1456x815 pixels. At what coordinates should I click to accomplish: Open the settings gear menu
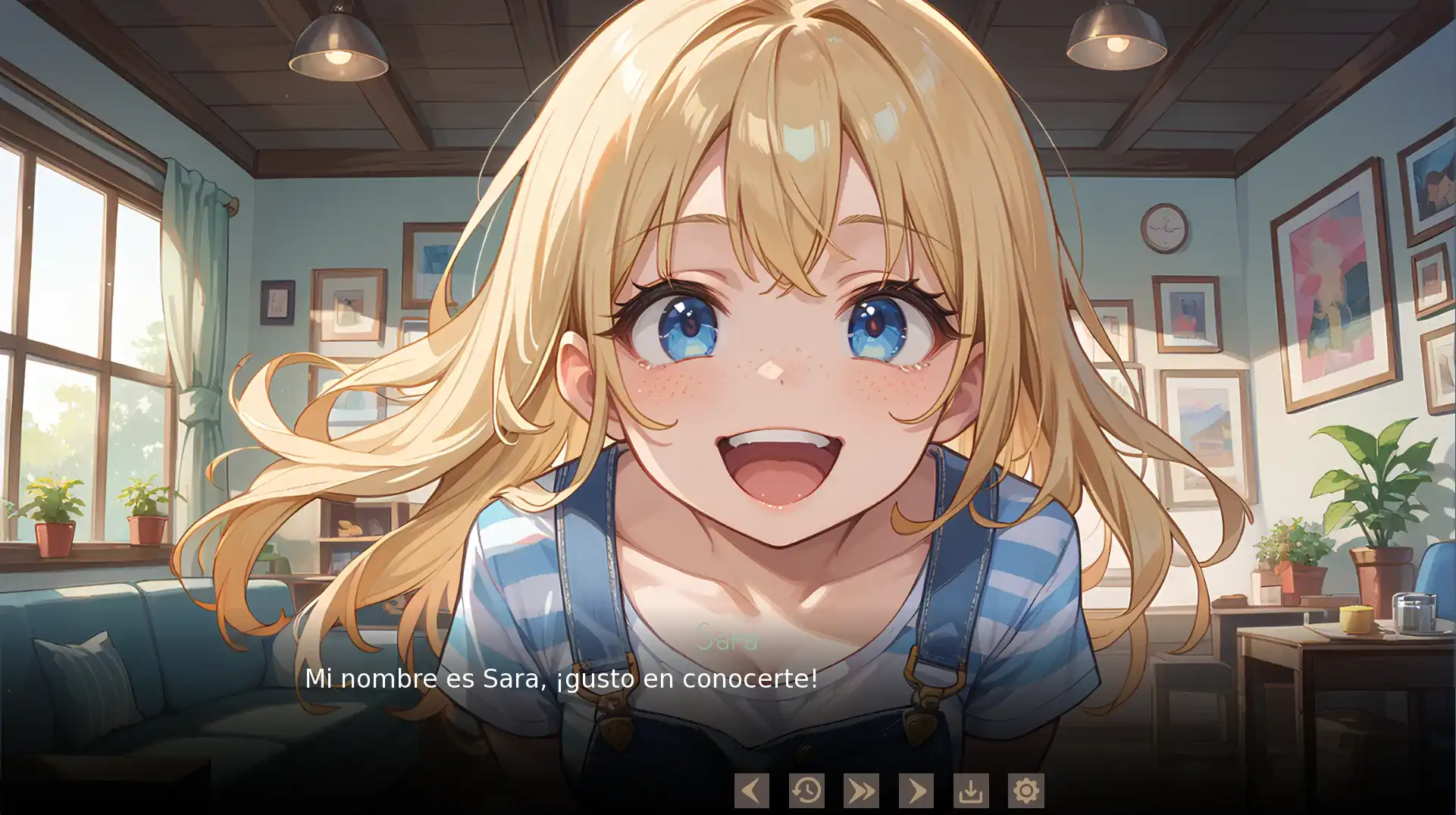(x=1025, y=791)
